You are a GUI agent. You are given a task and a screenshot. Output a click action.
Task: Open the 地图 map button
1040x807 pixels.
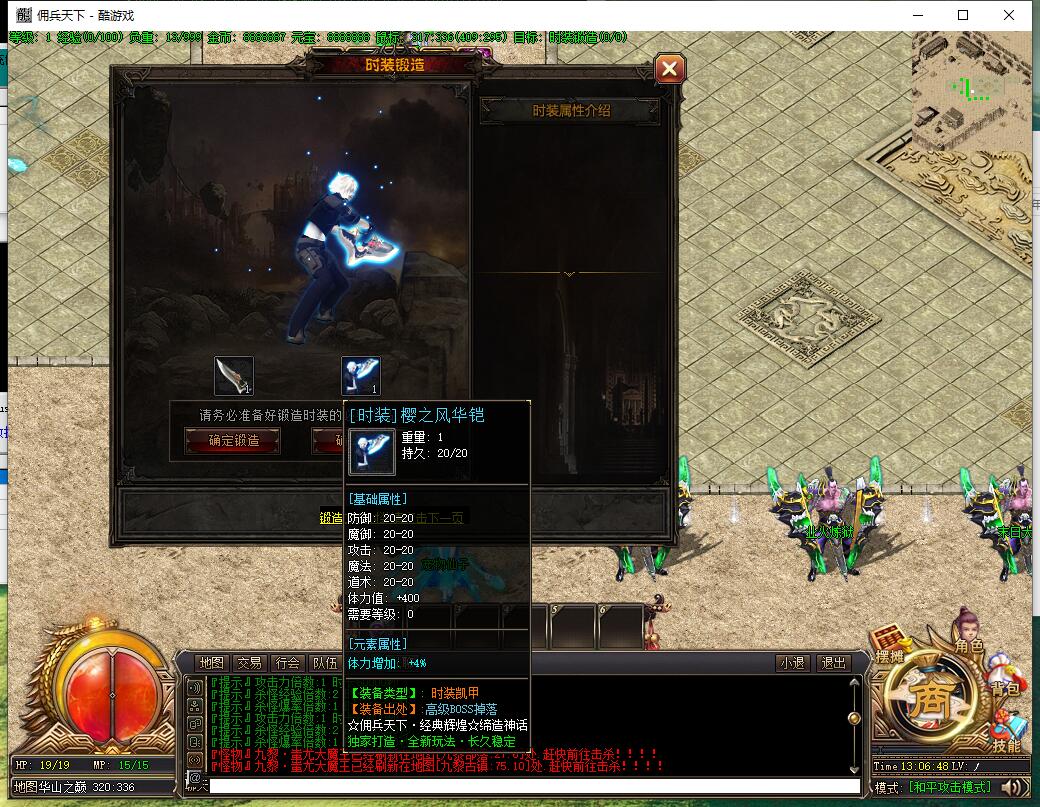(211, 663)
